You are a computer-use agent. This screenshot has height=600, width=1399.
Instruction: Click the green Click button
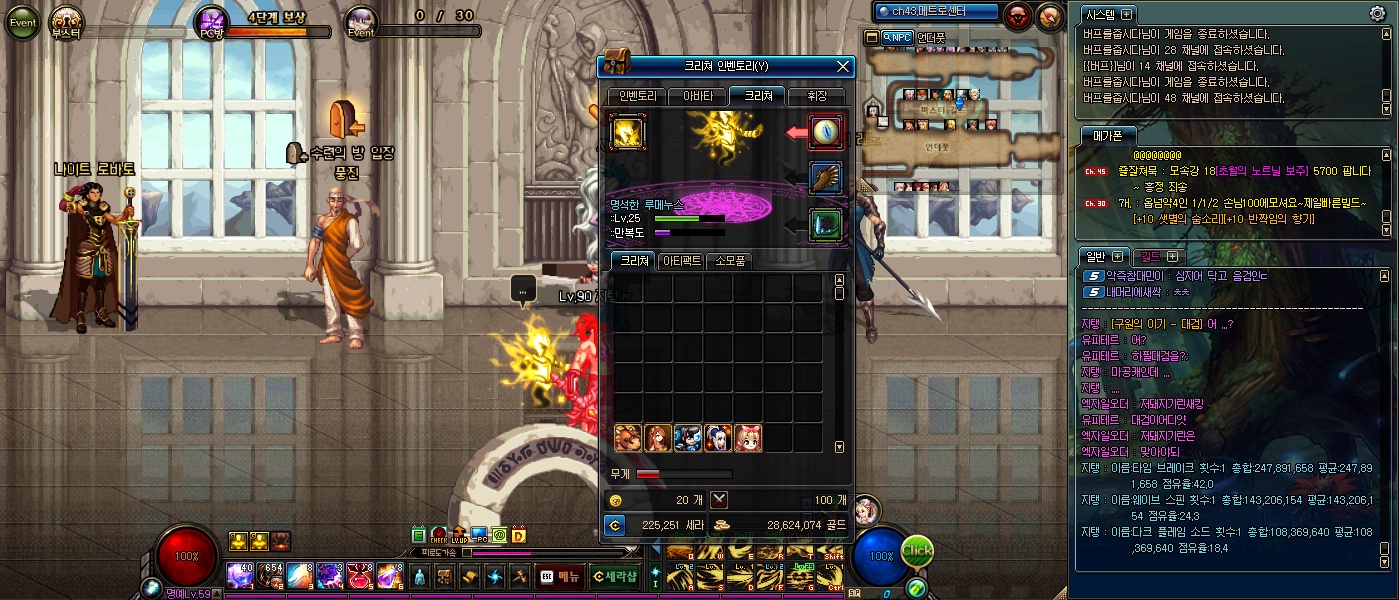(x=917, y=550)
